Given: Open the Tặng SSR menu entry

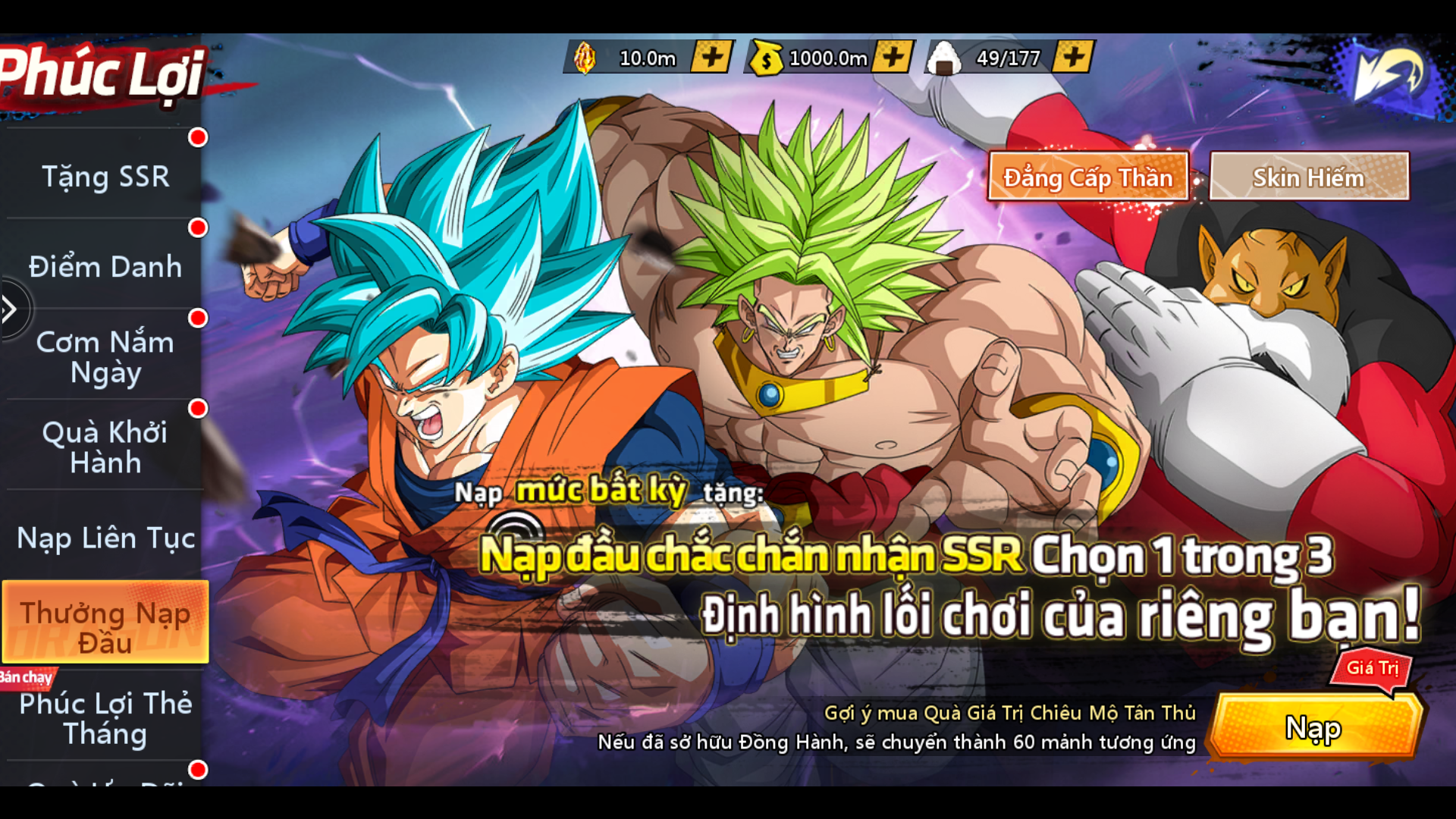Looking at the screenshot, I should pos(105,177).
